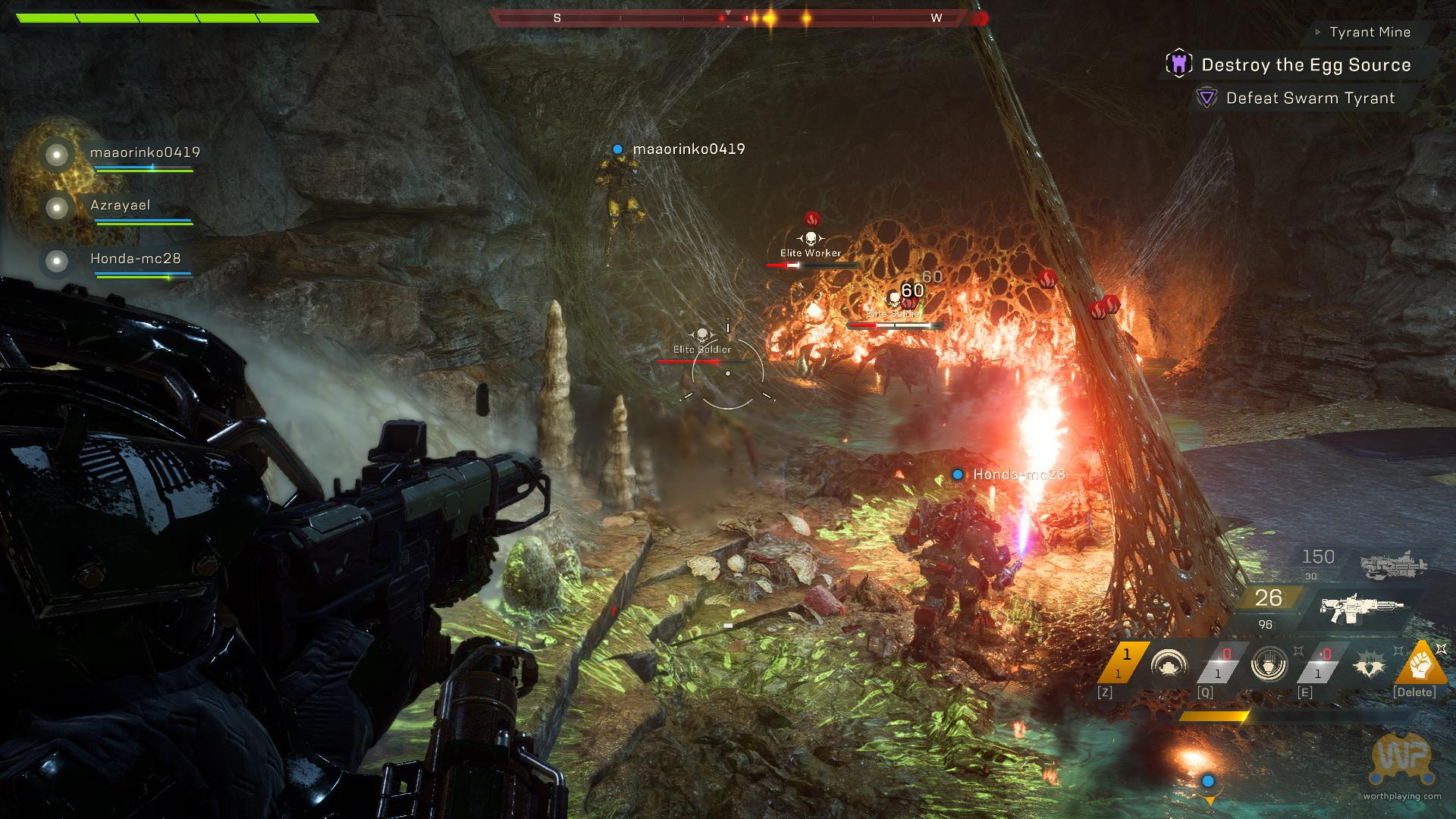This screenshot has height=819, width=1456.
Task: Use the circular hand-ringed gear ability
Action: pyautogui.click(x=1269, y=666)
